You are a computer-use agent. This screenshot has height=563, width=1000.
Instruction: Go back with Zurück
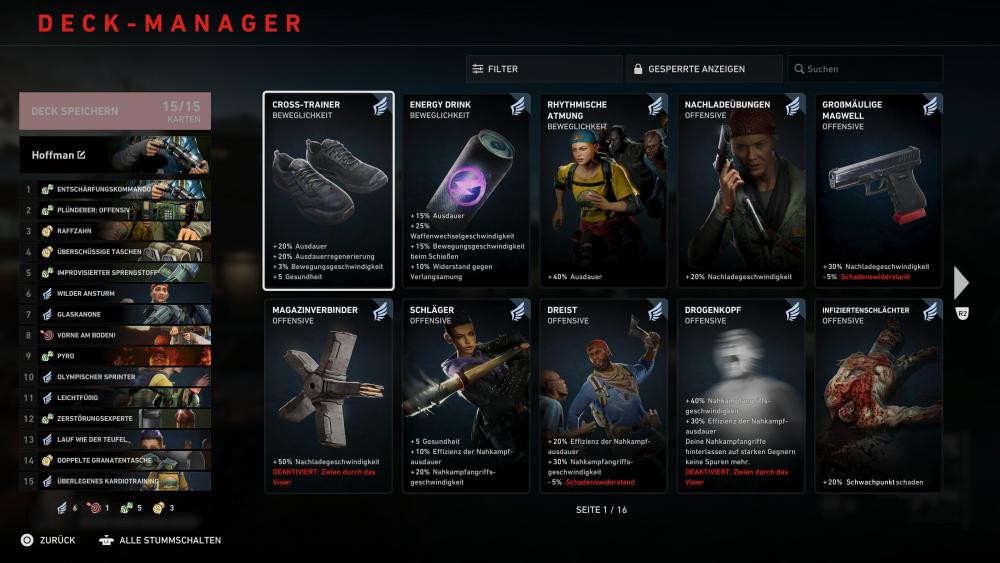[x=48, y=540]
